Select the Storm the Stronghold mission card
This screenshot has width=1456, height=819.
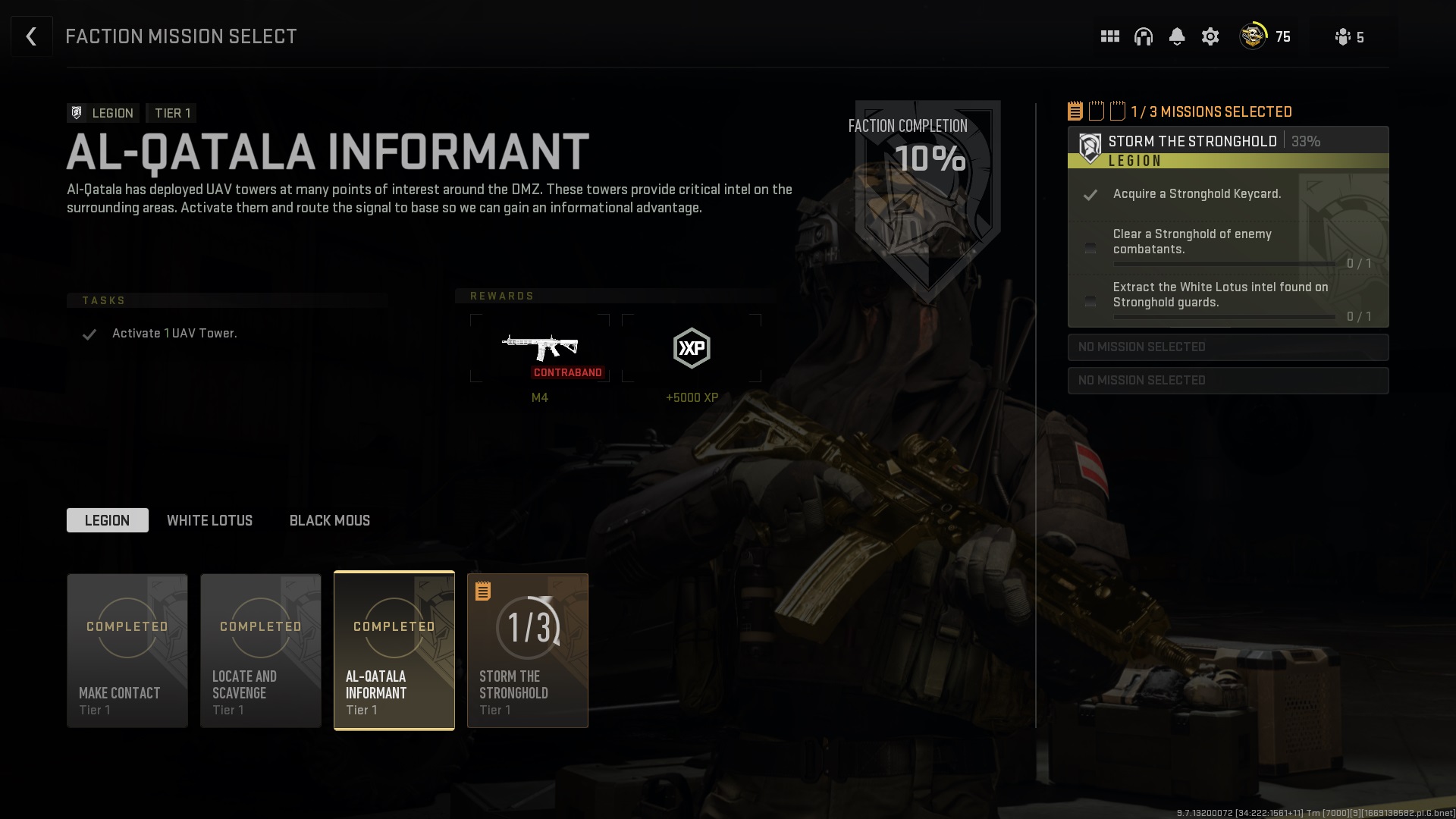click(527, 650)
